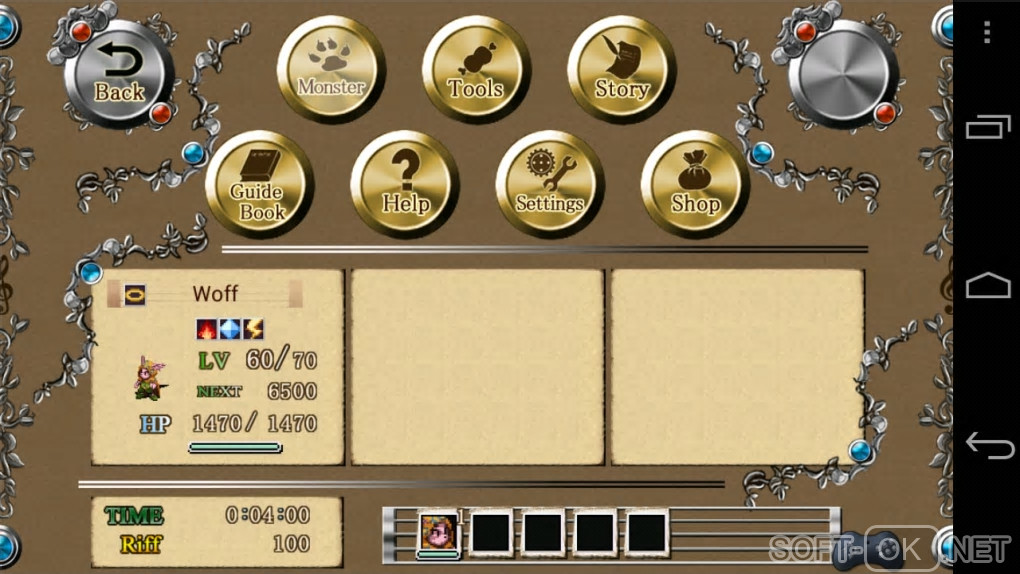Select the Woff character status panel
The width and height of the screenshot is (1020, 574).
point(217,367)
